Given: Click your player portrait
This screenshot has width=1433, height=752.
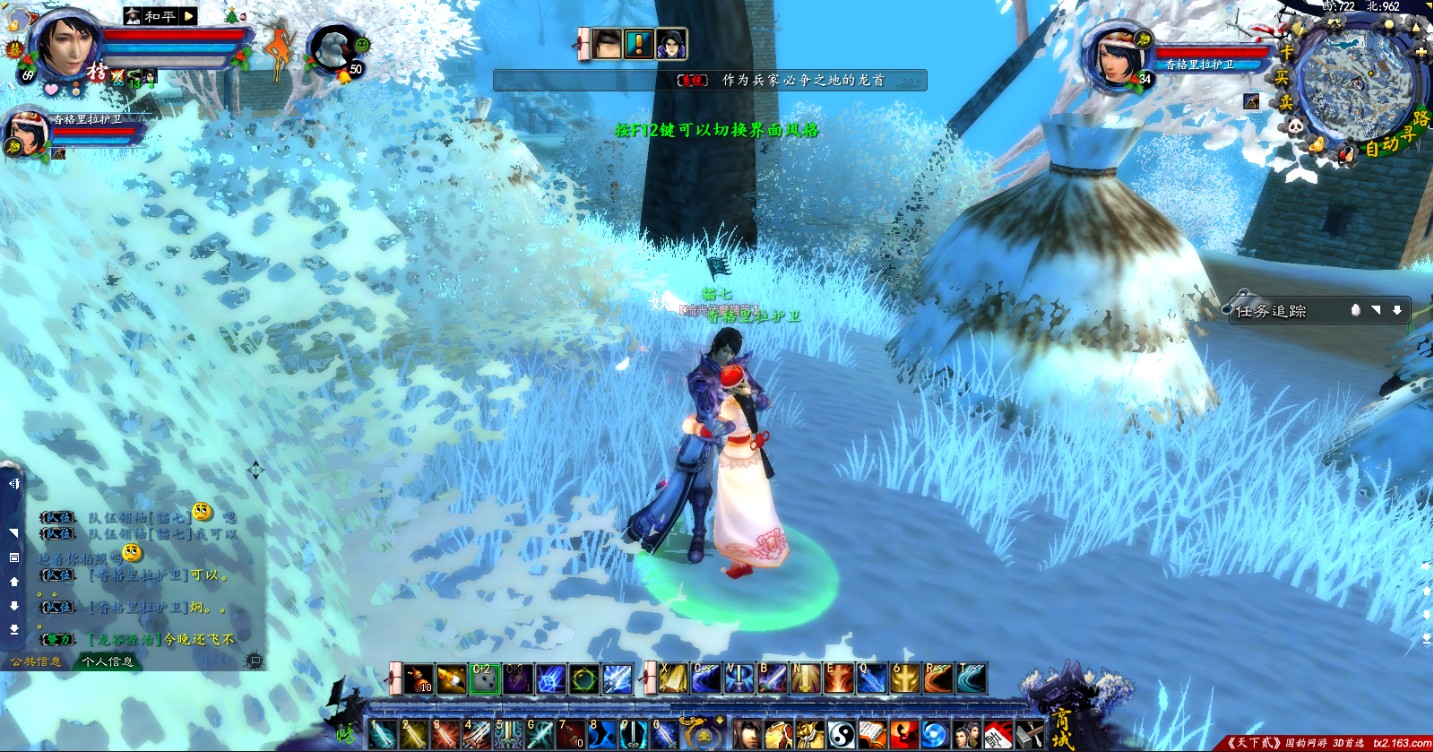Looking at the screenshot, I should 66,47.
